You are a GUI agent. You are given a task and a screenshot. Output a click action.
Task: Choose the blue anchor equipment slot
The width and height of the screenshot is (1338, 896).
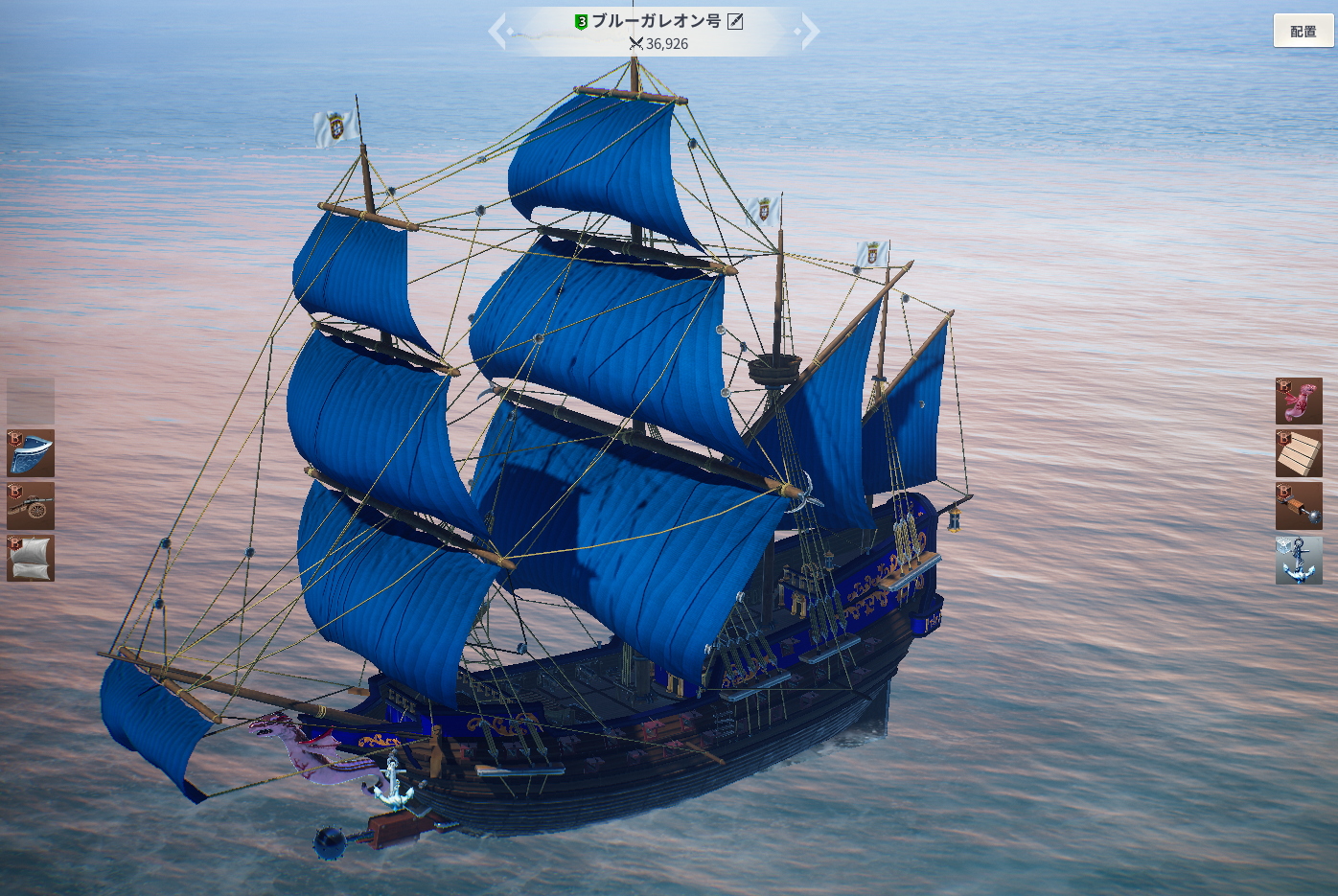click(x=1299, y=560)
